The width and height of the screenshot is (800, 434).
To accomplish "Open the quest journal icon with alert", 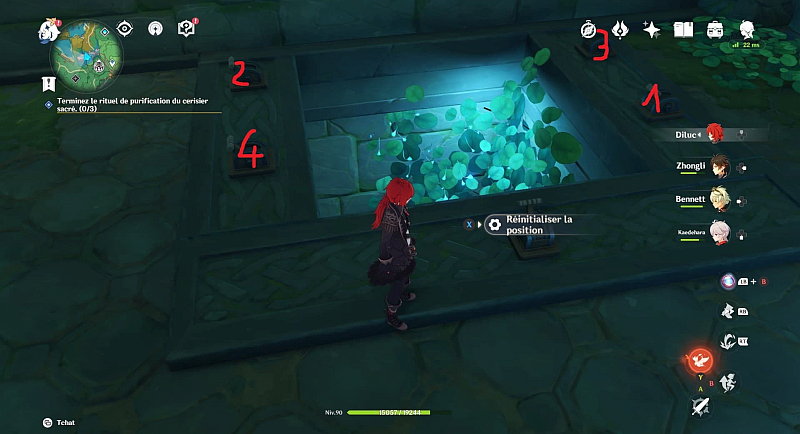I will point(186,29).
